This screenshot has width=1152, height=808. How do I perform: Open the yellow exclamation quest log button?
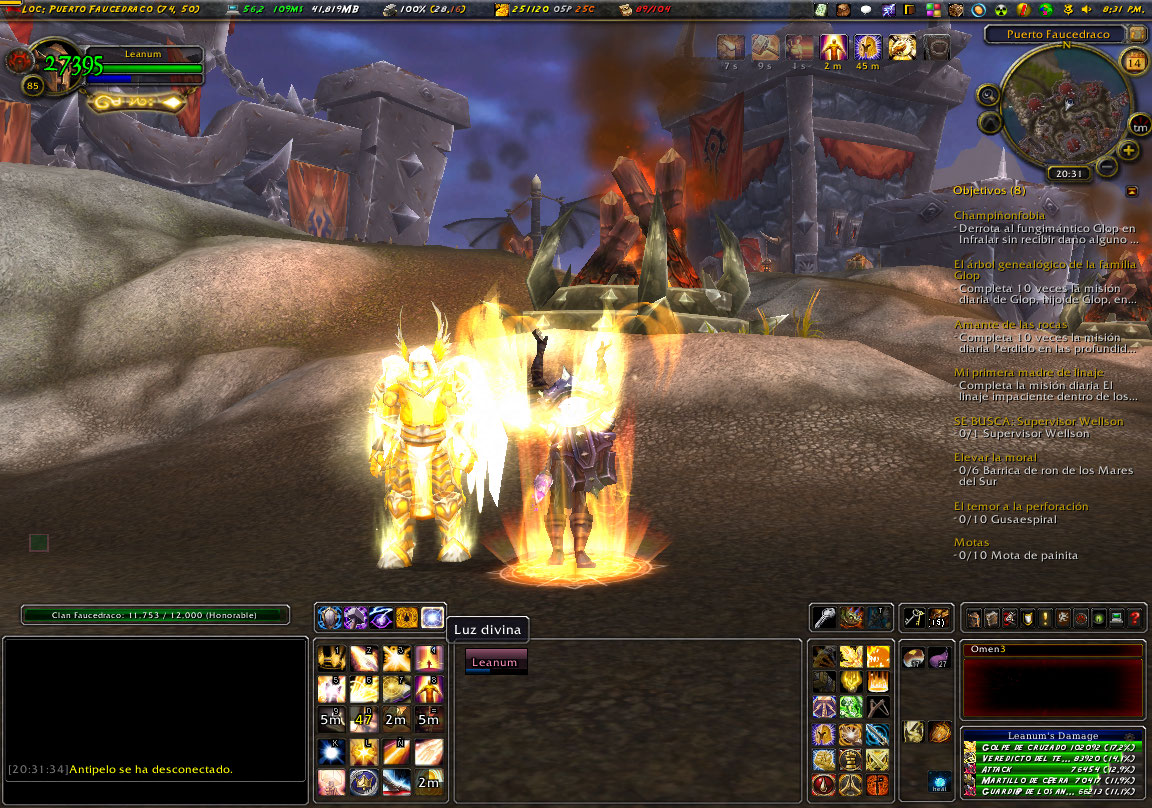coord(1043,619)
